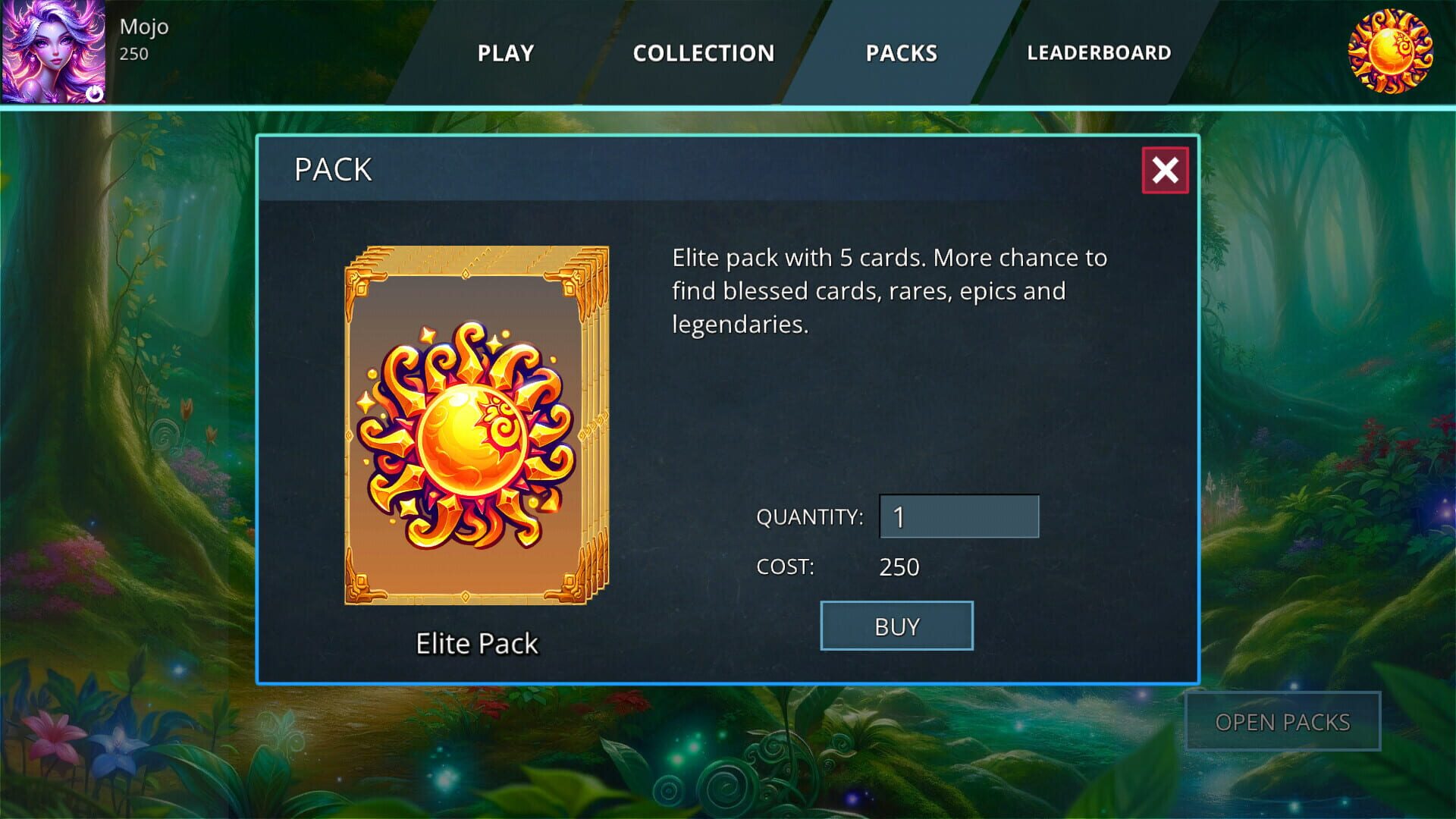1456x819 pixels.
Task: Open the PLAY tab
Action: (x=505, y=53)
